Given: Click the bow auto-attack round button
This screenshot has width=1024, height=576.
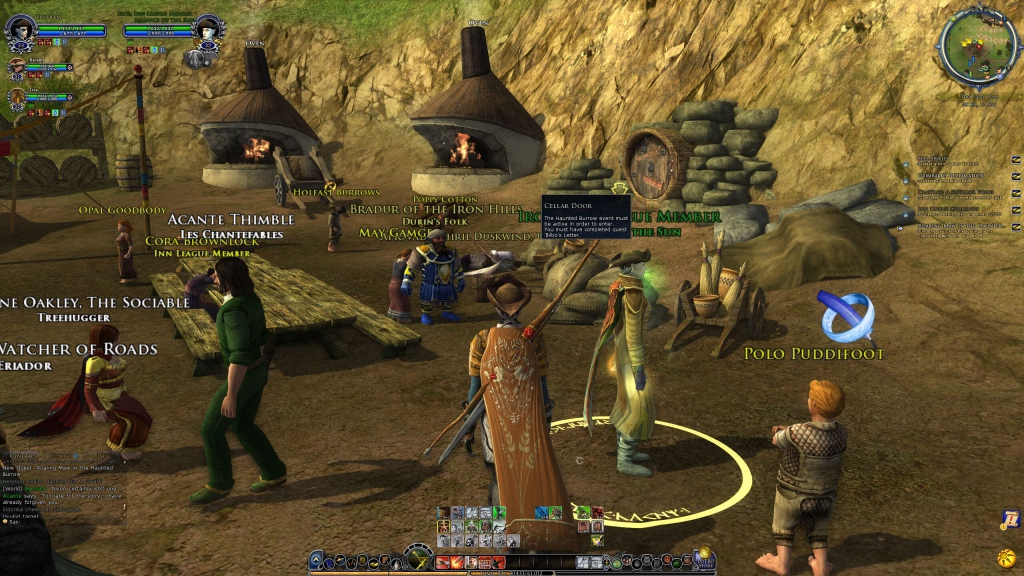Looking at the screenshot, I should pyautogui.click(x=417, y=557).
